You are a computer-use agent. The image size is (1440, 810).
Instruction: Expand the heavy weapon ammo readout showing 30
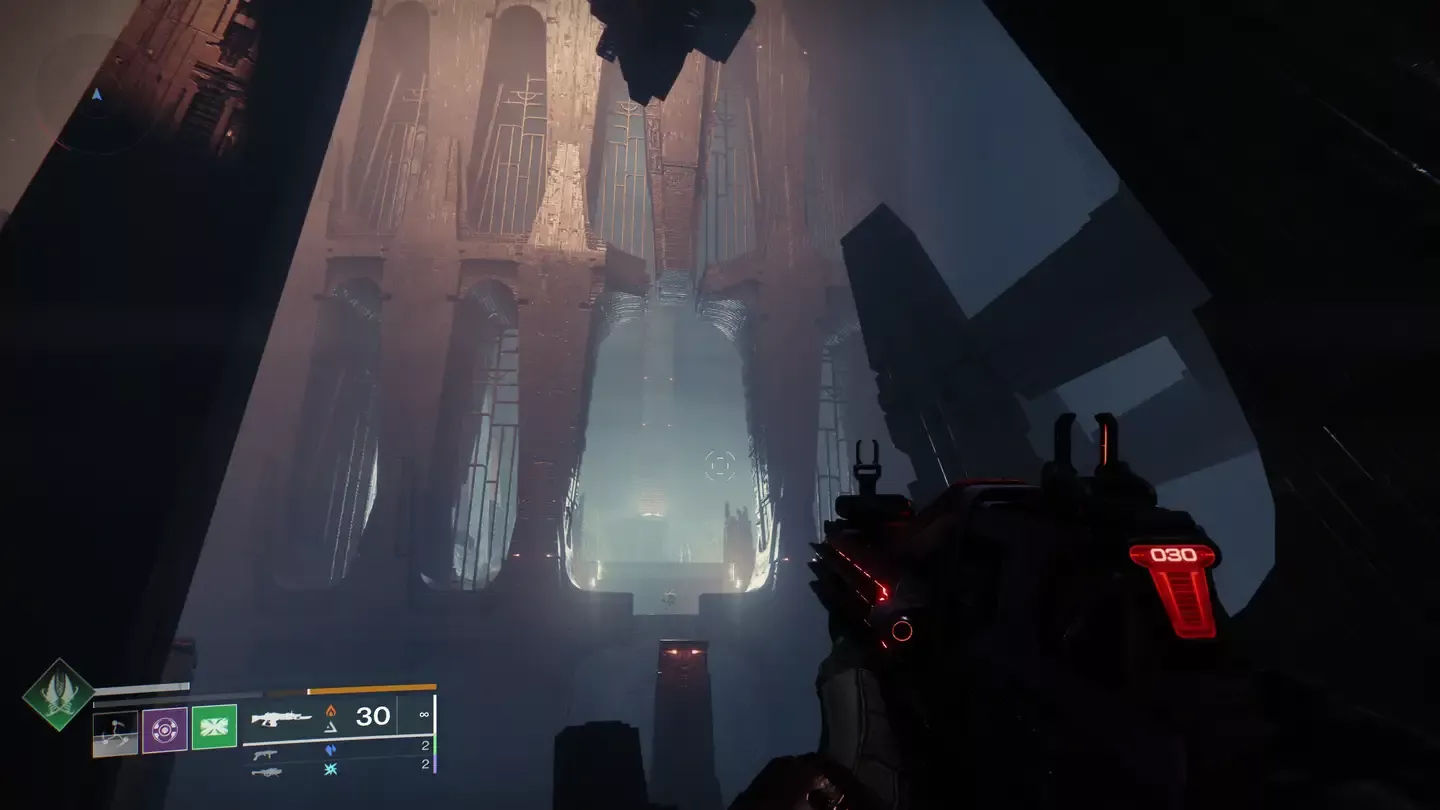tap(373, 715)
